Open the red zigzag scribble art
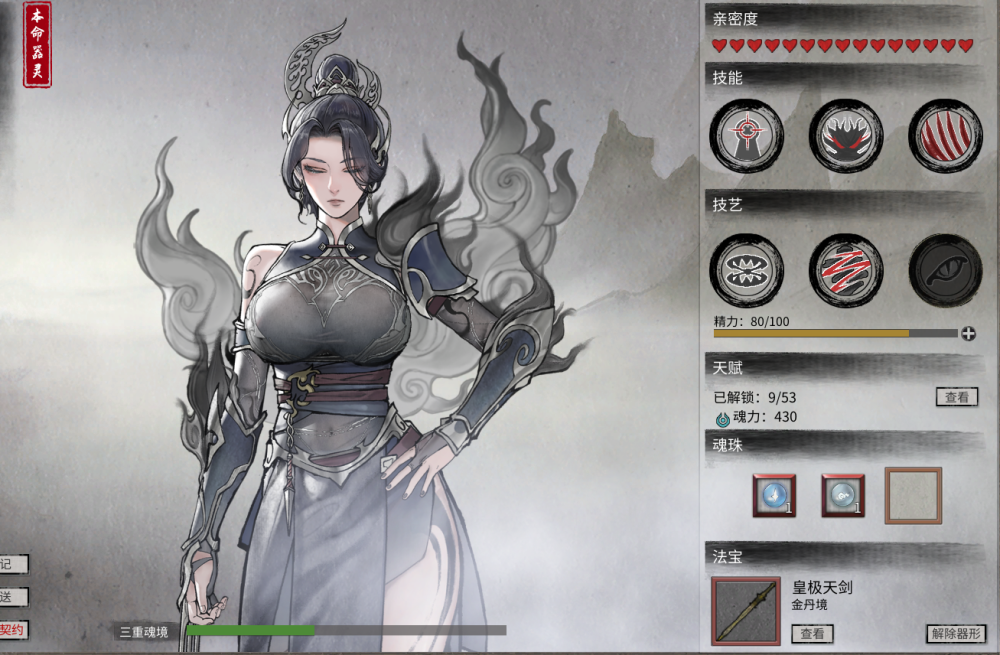Screen dimensions: 1000x655 pyautogui.click(x=846, y=271)
